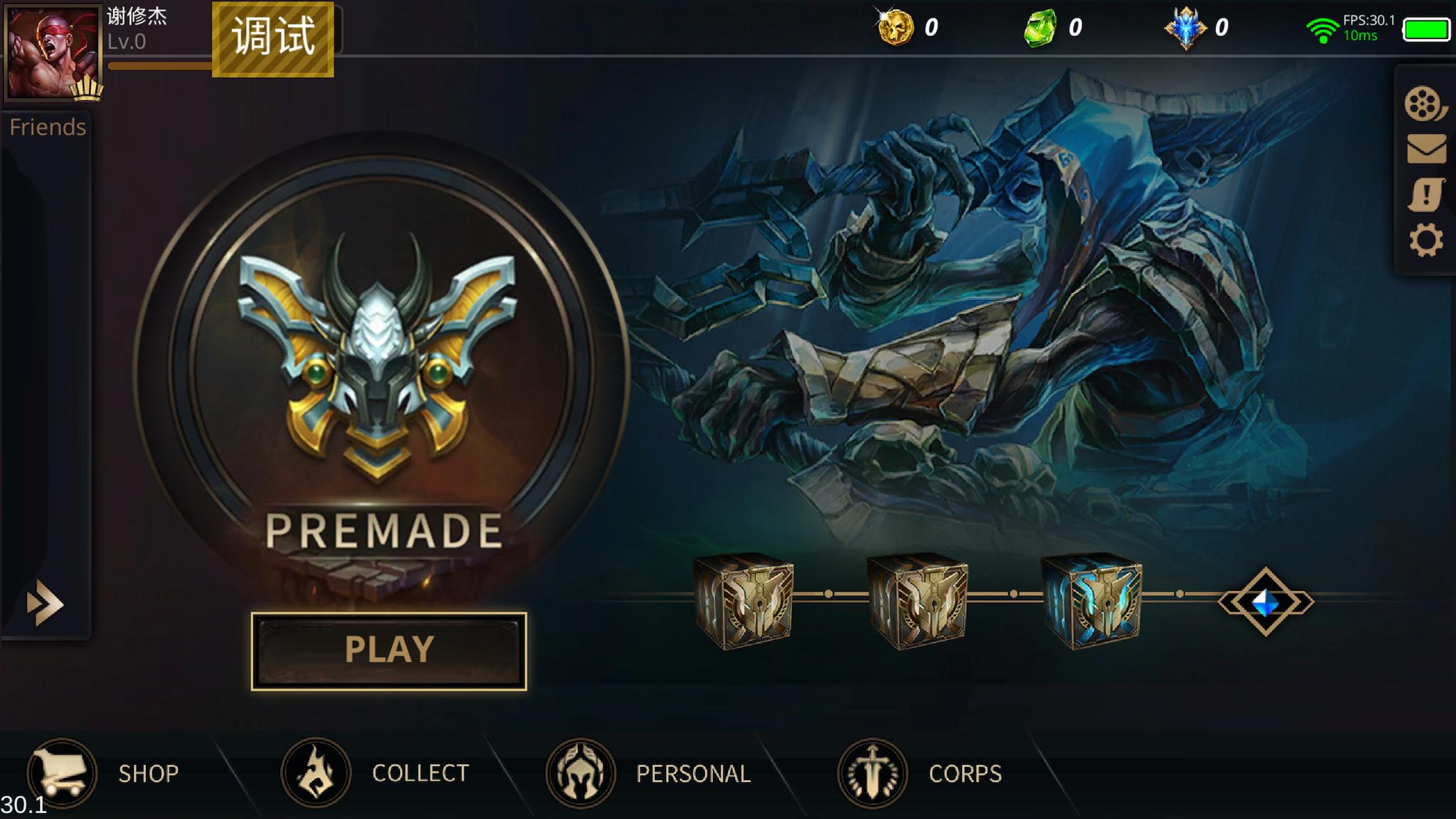The height and width of the screenshot is (819, 1456).
Task: Click the gear settings icon
Action: [x=1425, y=240]
